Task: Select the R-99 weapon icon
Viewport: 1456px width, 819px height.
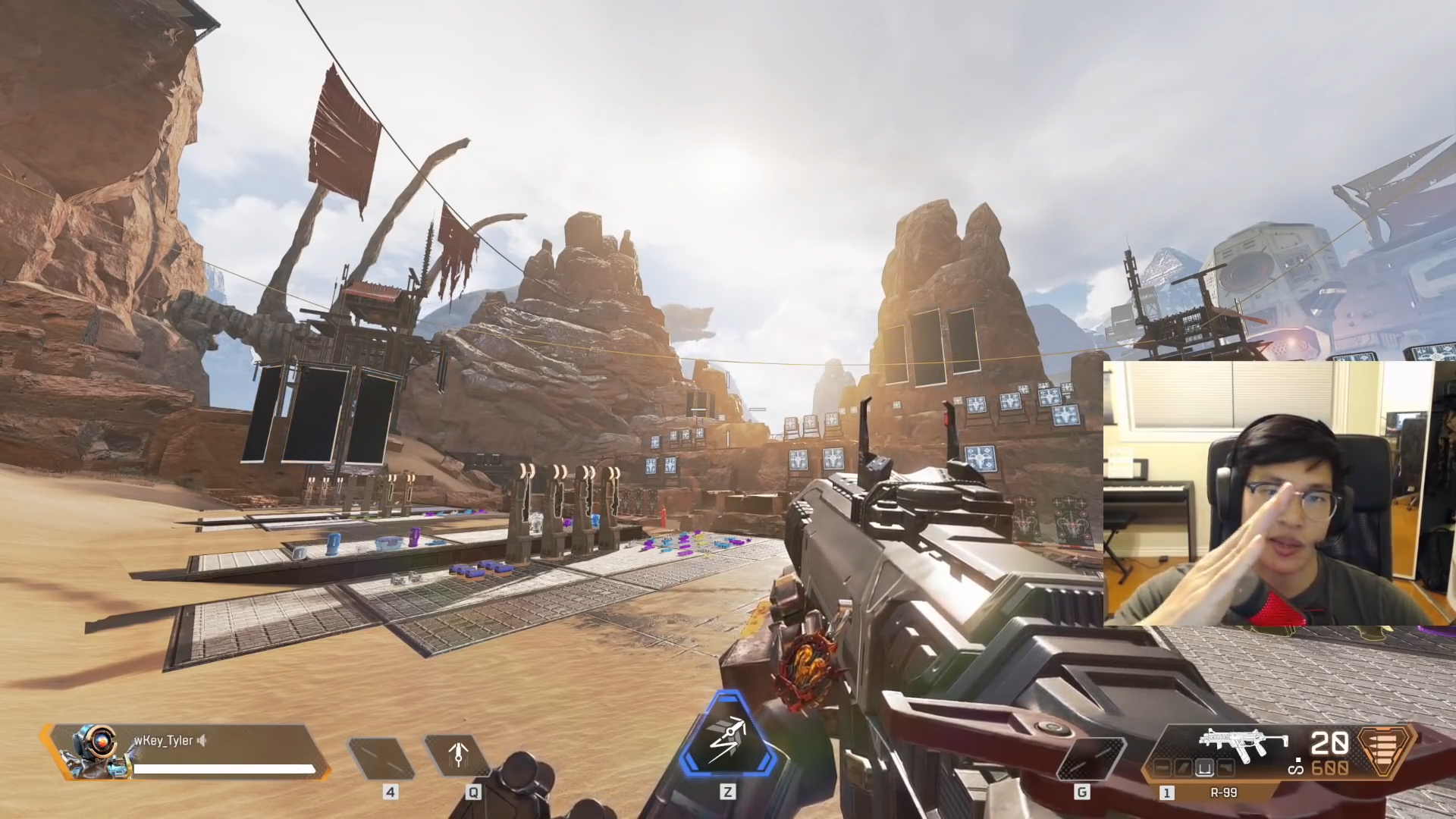Action: pyautogui.click(x=1243, y=746)
